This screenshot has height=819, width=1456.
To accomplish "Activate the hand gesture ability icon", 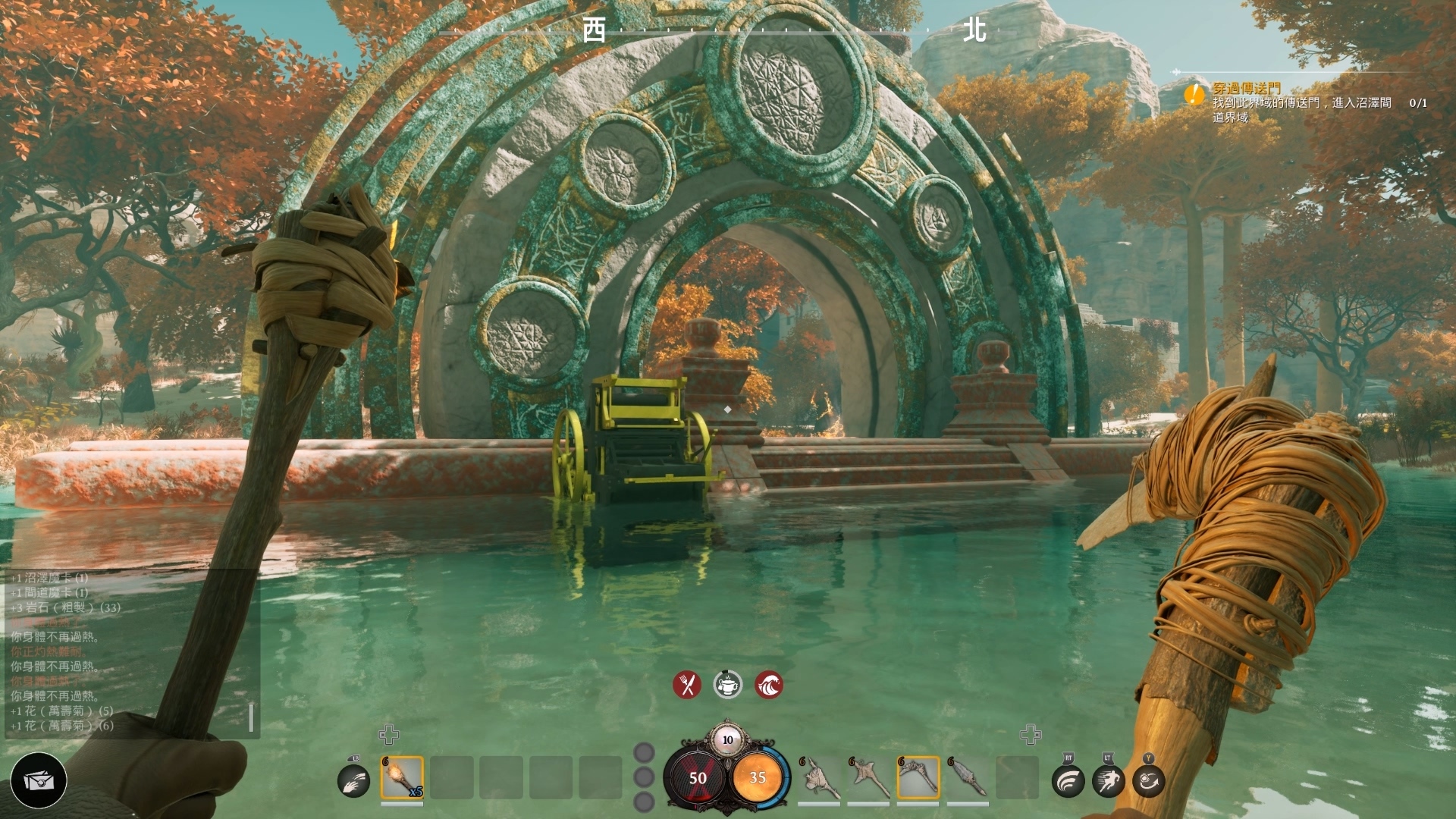I will 353,780.
